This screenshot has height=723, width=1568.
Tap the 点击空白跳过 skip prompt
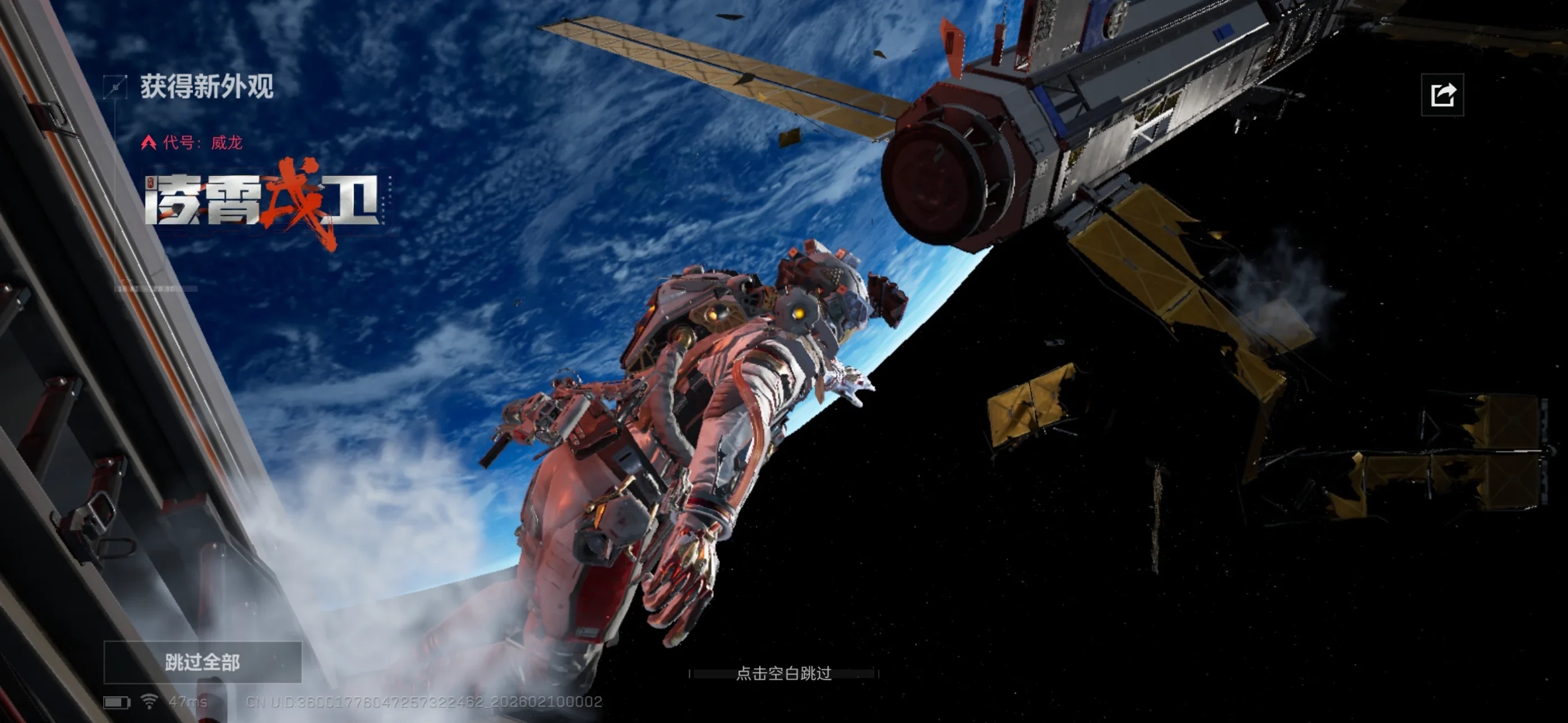pyautogui.click(x=783, y=673)
